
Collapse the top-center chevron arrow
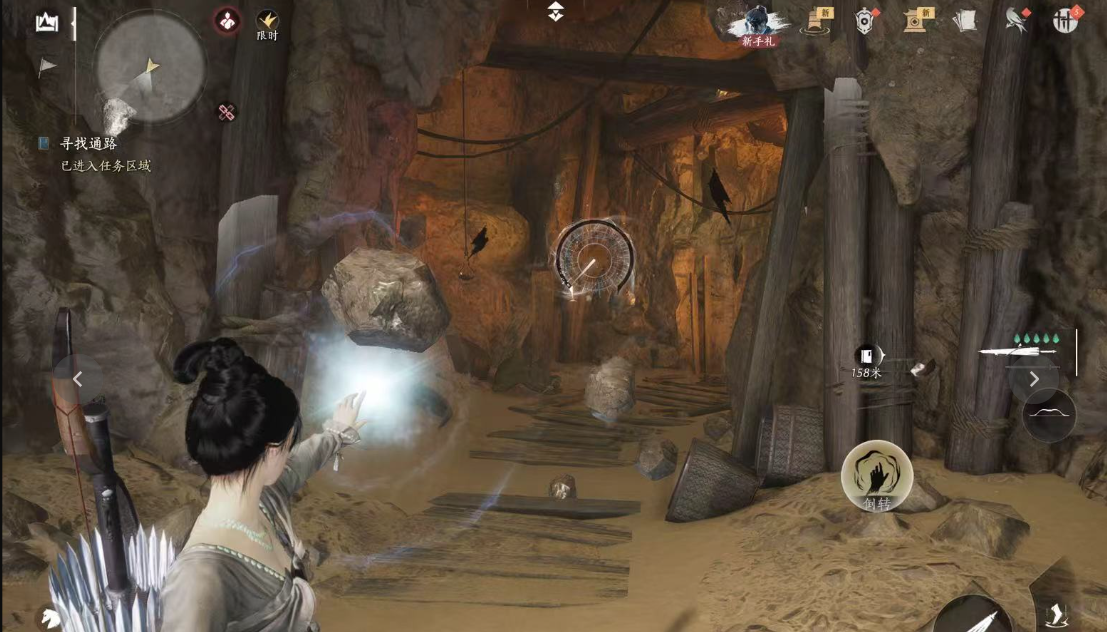[556, 12]
